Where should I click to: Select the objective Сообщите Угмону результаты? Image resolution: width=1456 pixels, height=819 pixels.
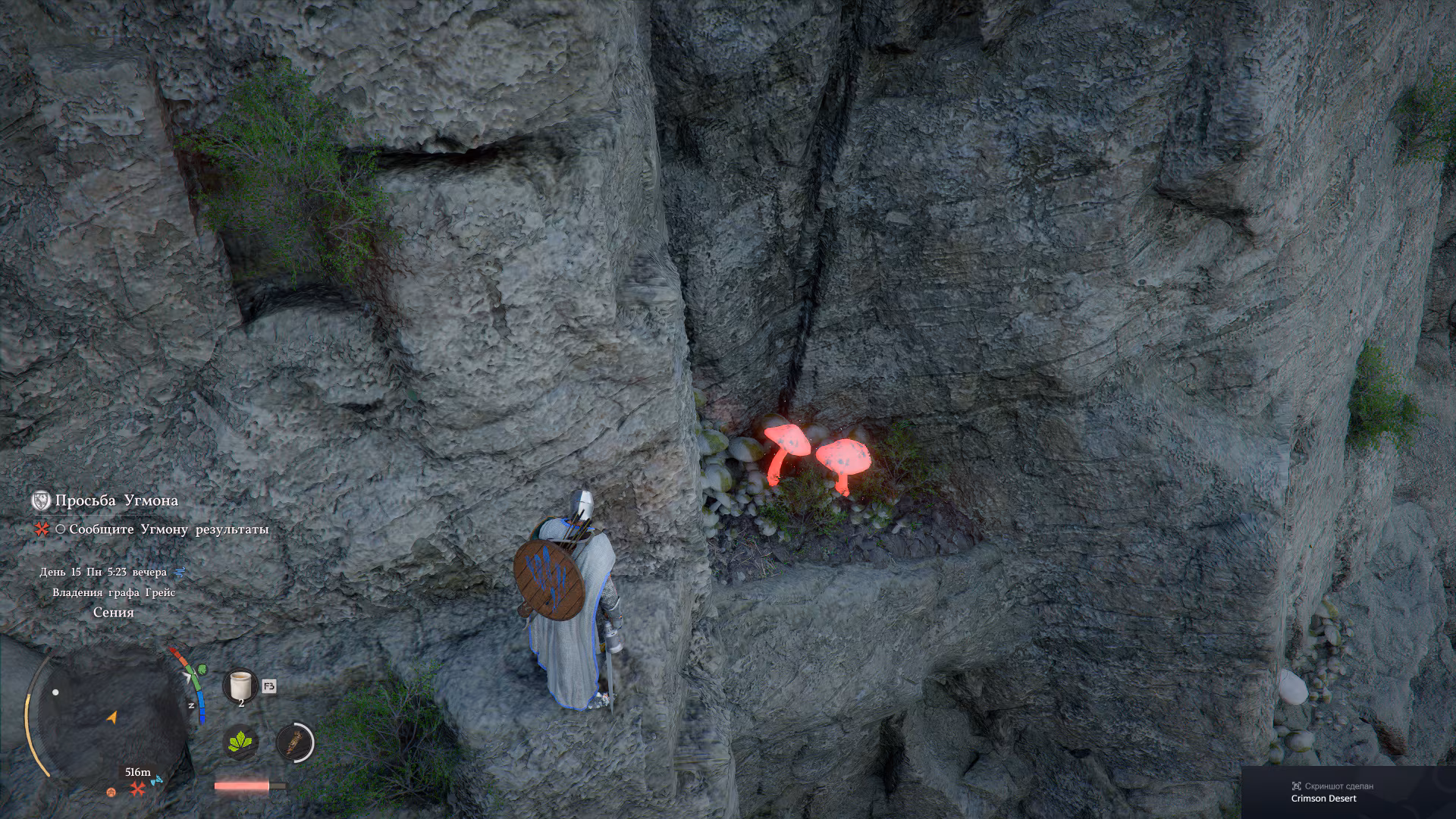point(168,529)
